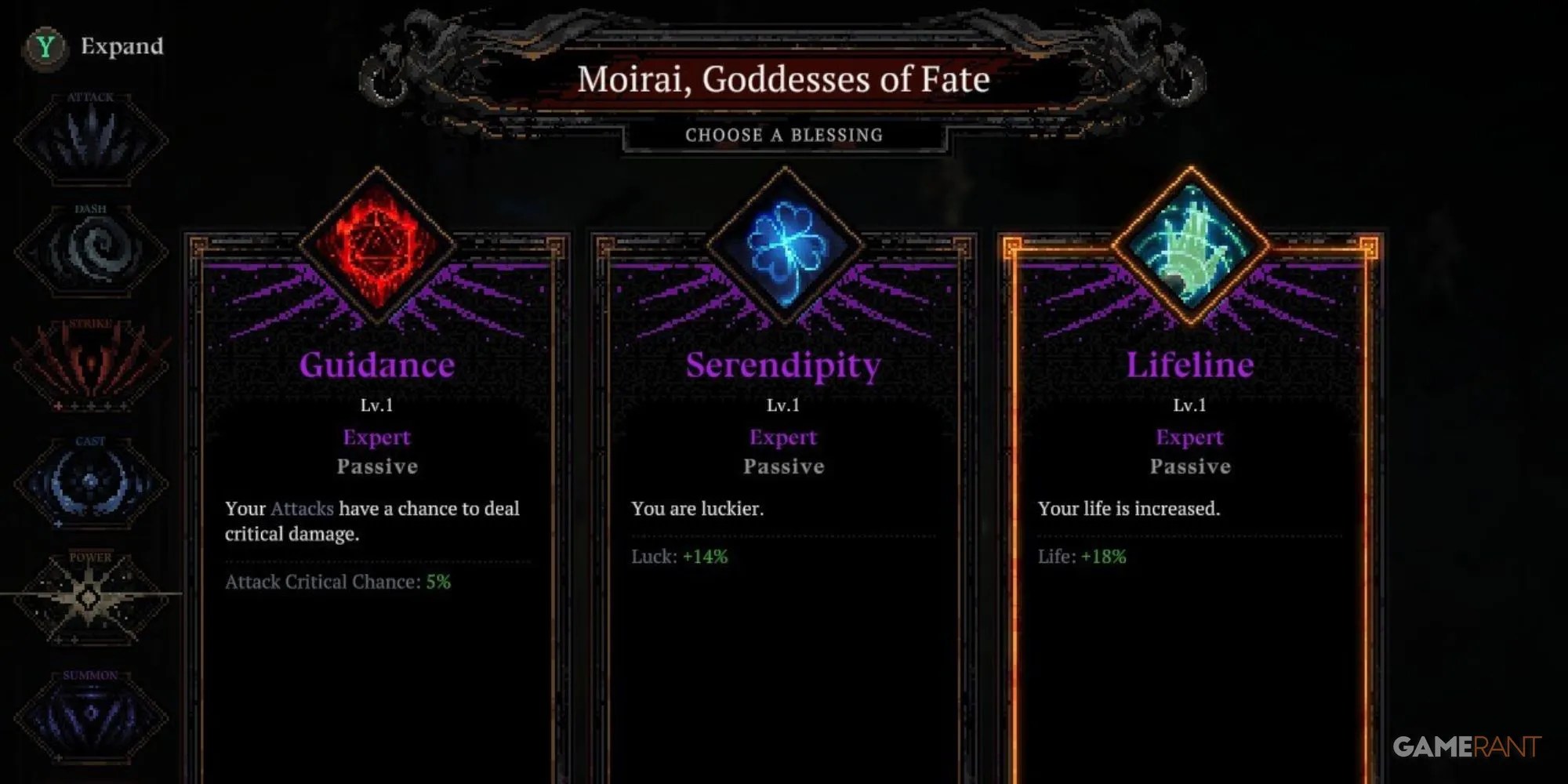Screen dimensions: 1568x784
Task: Click the Luck +14% stat value
Action: coord(679,557)
